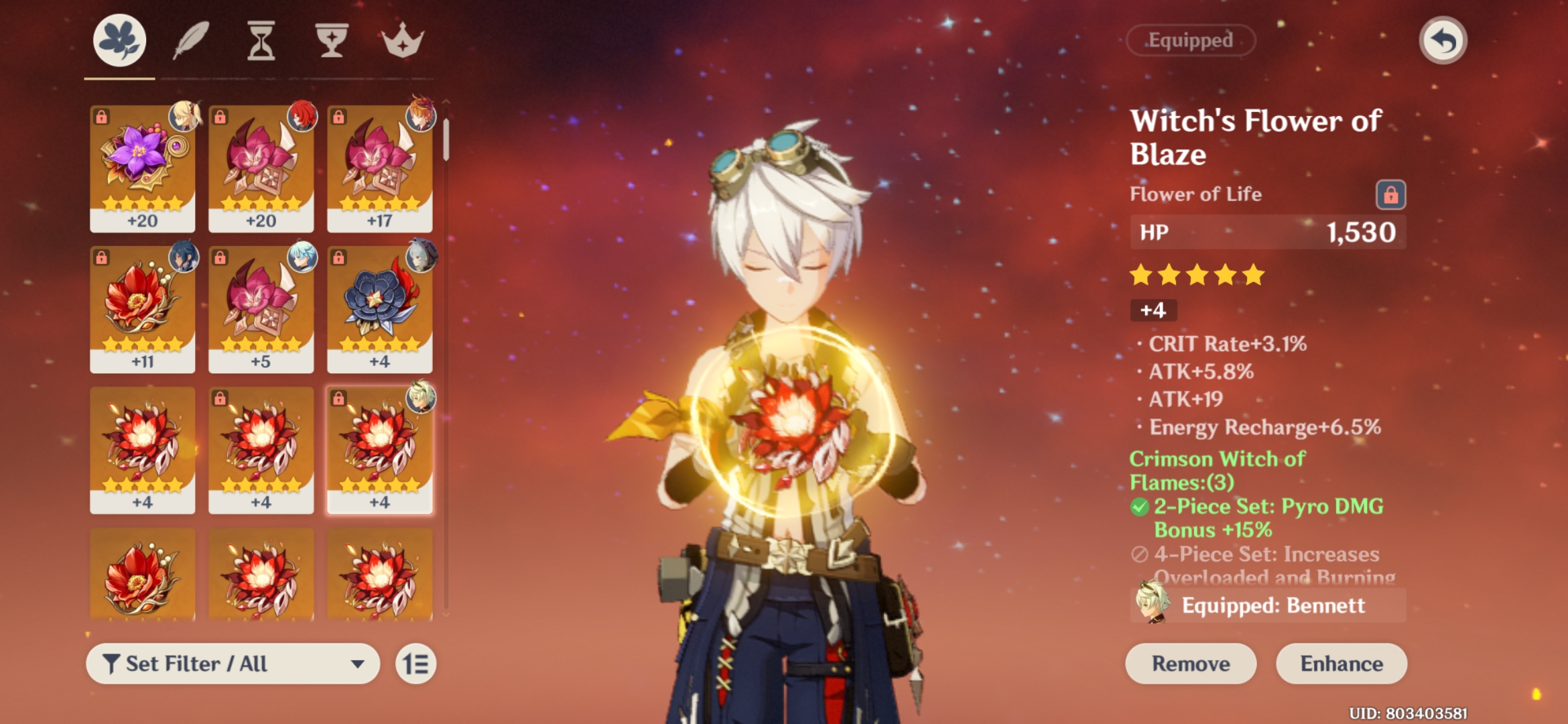Open the Sands of Eon hourglass tab
Viewport: 1568px width, 724px height.
[261, 40]
